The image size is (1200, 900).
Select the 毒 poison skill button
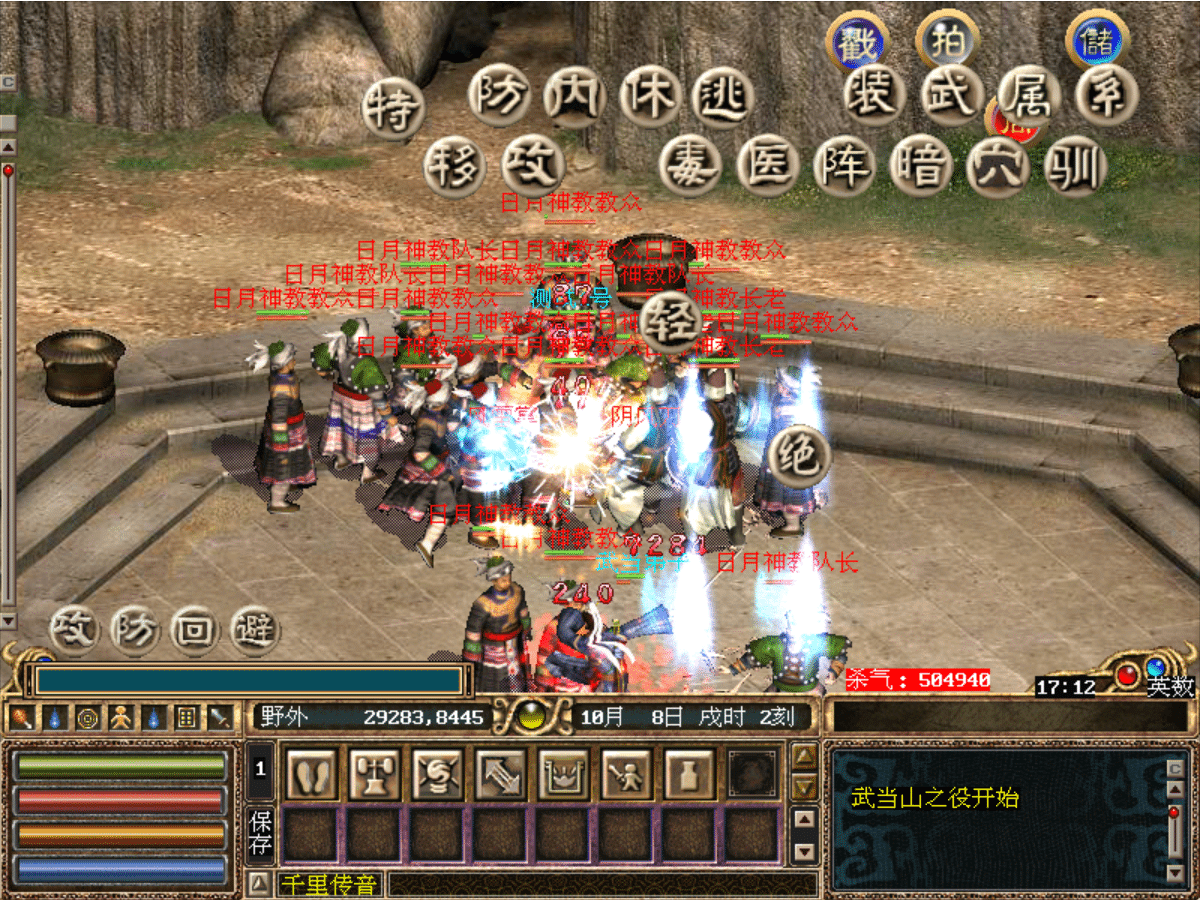click(x=690, y=166)
